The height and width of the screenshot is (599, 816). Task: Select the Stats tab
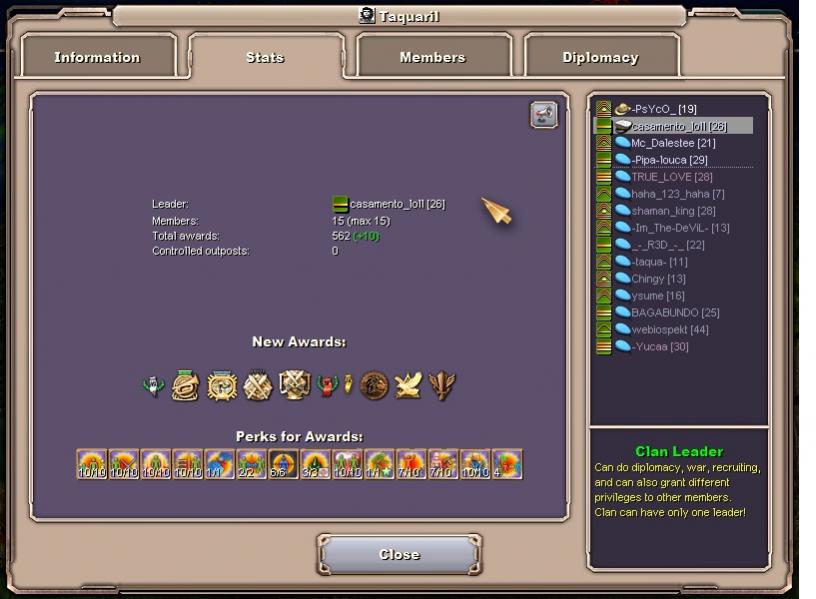tap(265, 57)
